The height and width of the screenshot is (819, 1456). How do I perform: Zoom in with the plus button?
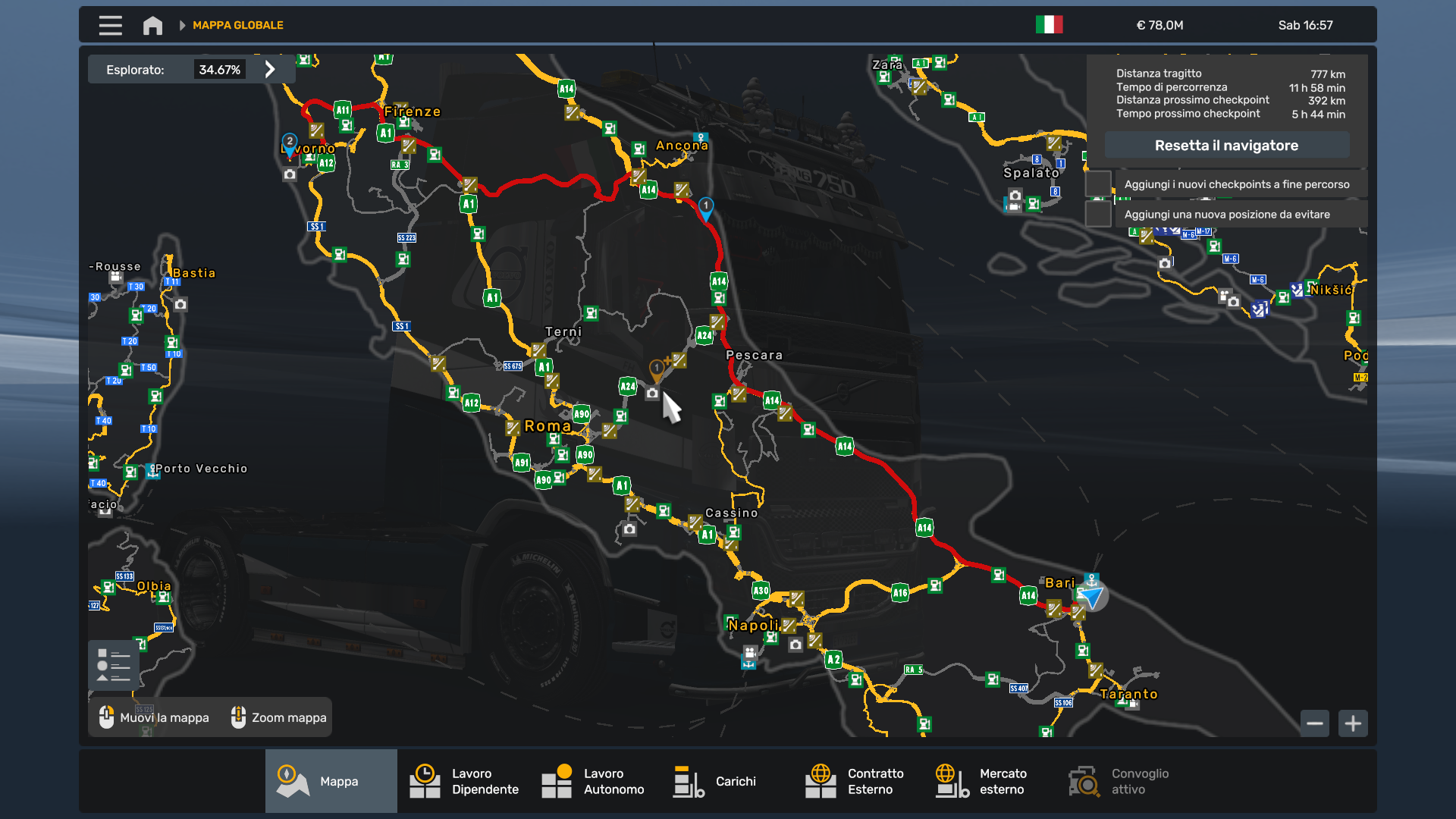coord(1353,723)
